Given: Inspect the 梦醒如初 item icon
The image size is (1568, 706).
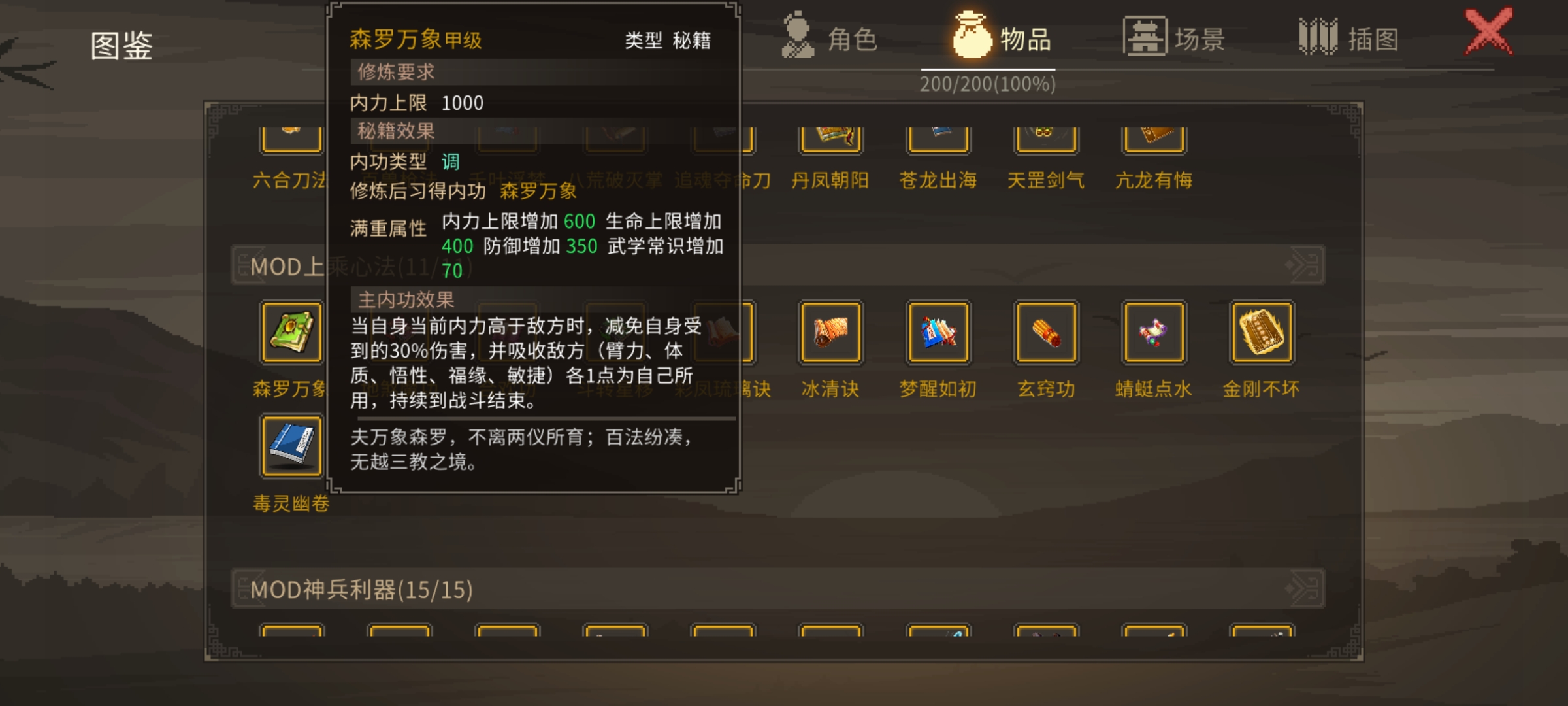Looking at the screenshot, I should click(x=937, y=332).
